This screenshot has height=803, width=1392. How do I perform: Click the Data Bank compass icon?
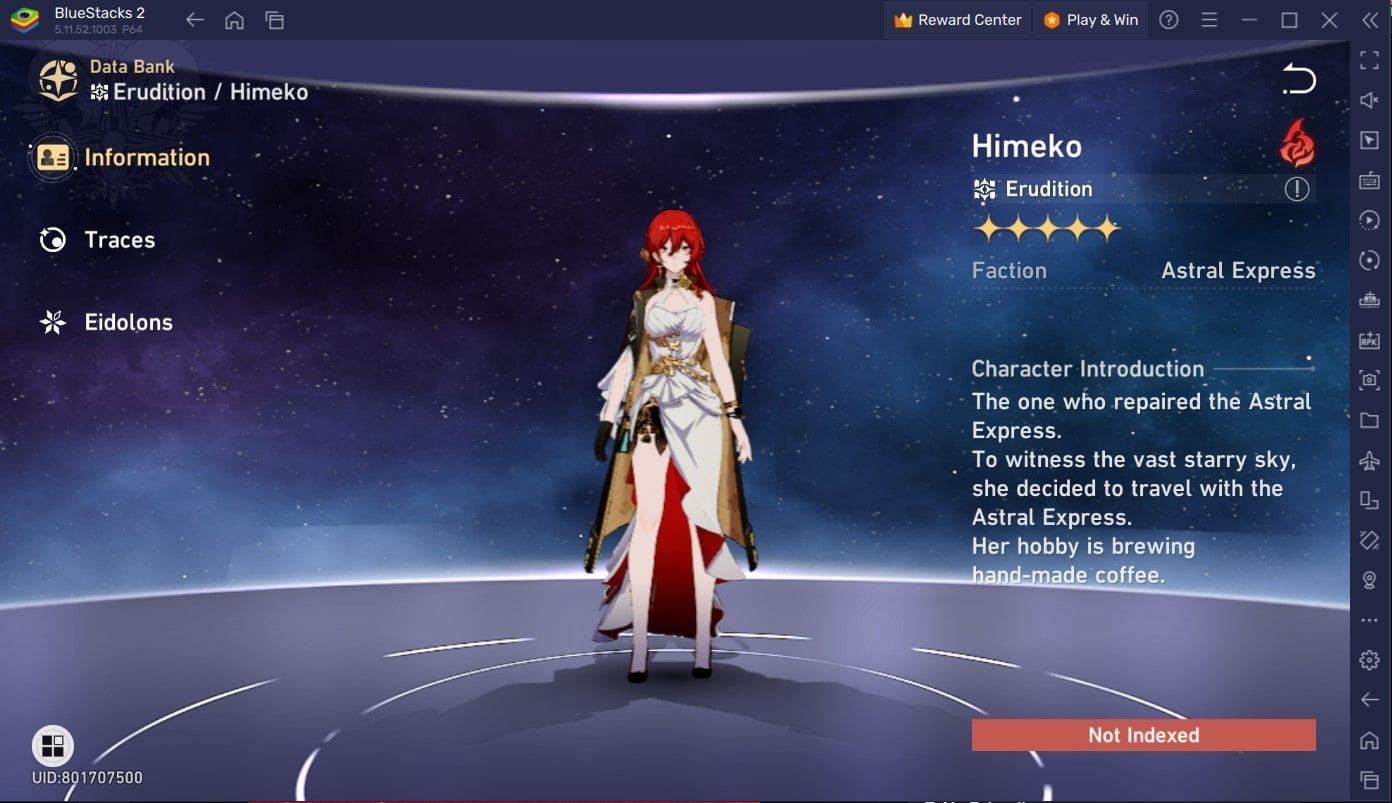58,80
